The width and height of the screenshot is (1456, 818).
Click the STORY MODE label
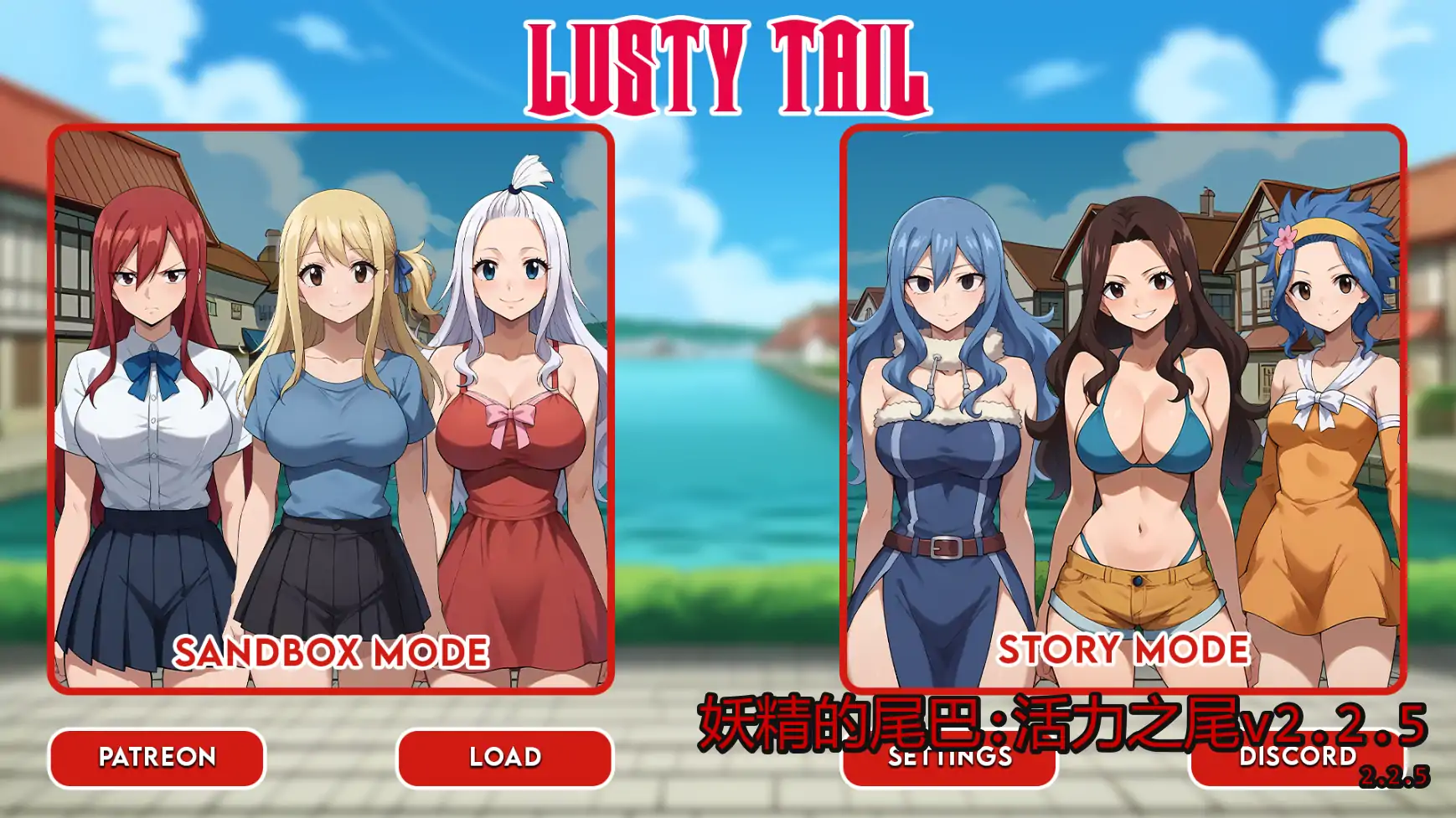click(1123, 649)
